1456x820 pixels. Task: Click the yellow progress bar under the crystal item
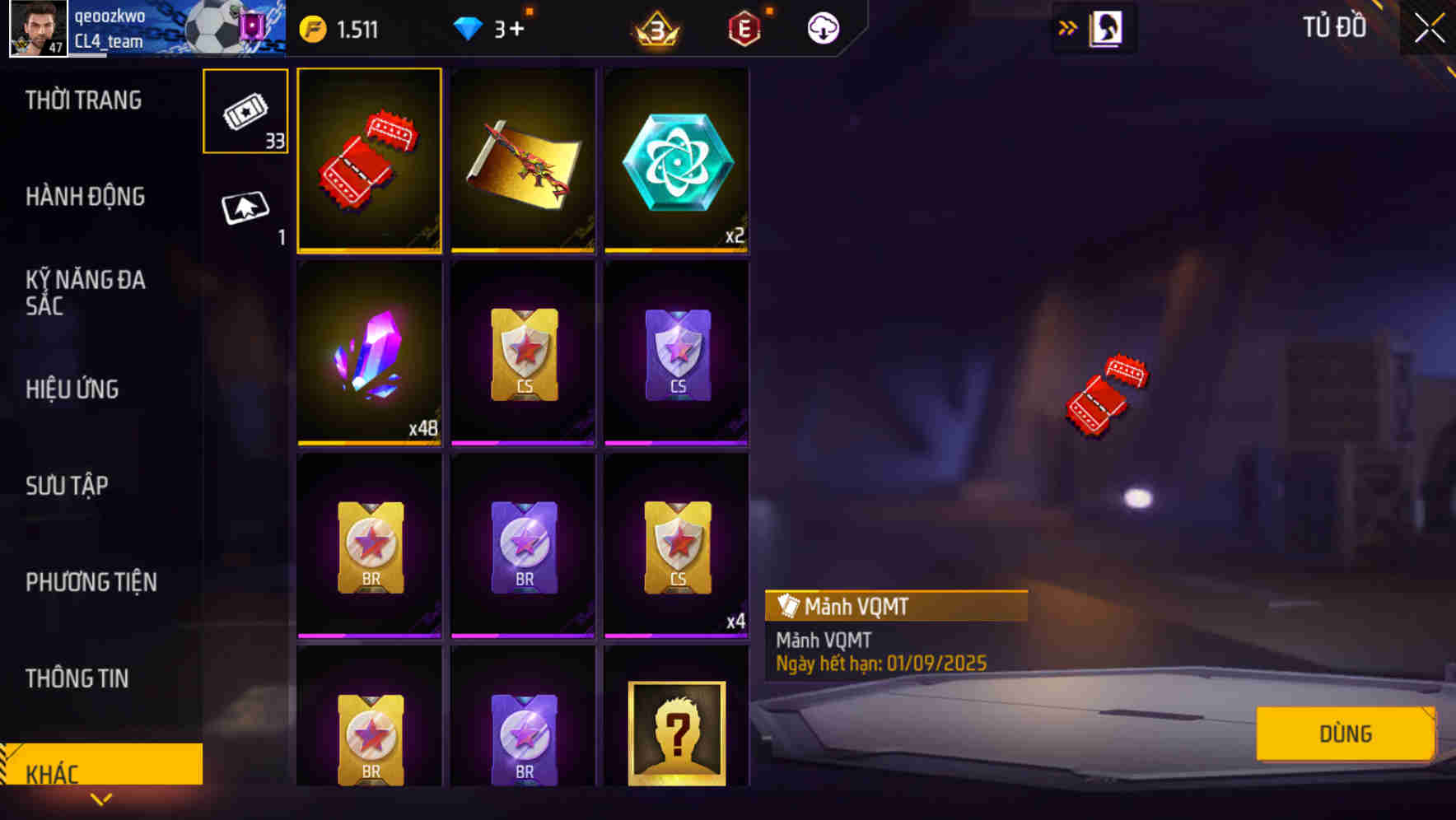tap(369, 443)
